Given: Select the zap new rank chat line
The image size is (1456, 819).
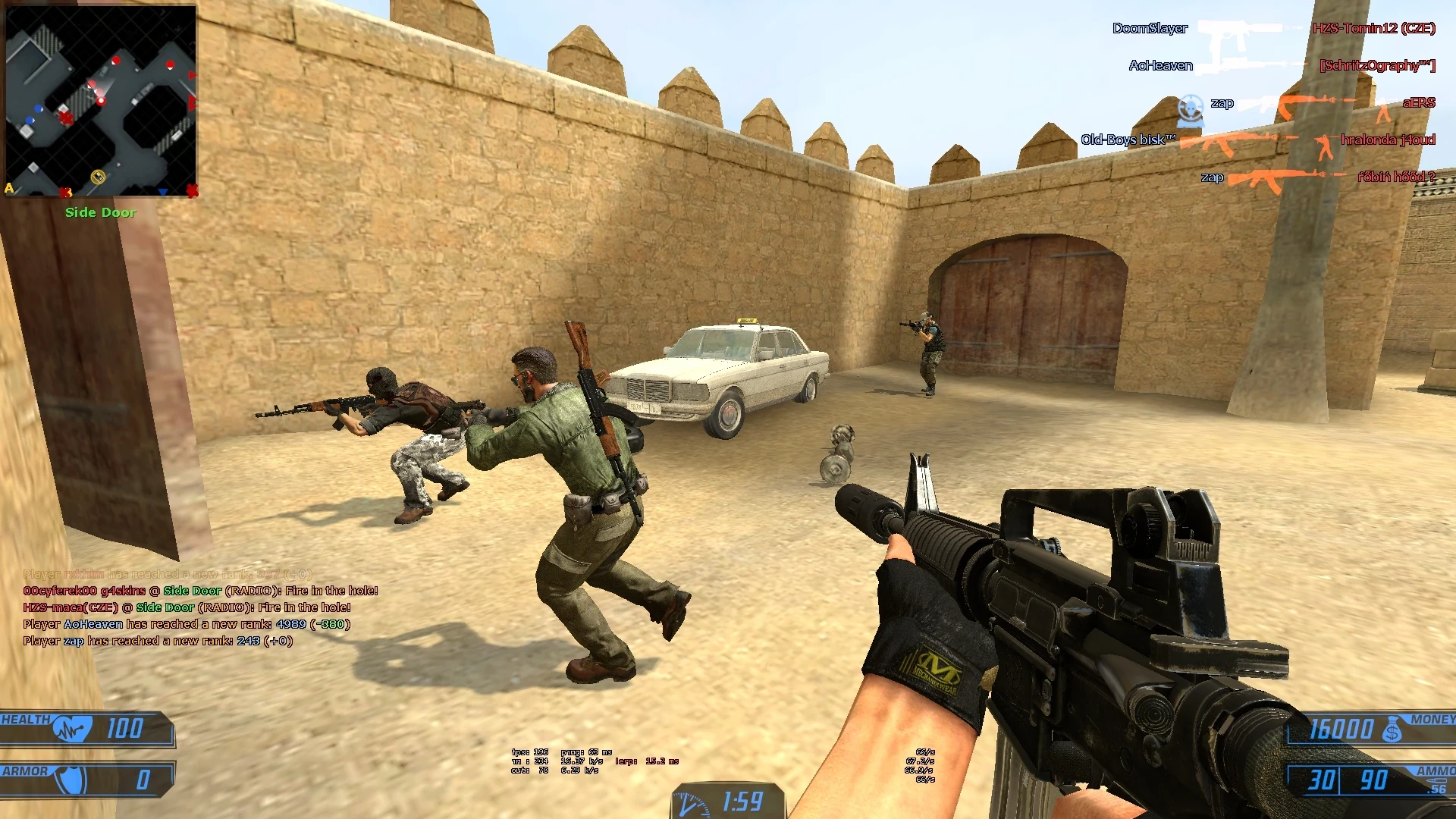Looking at the screenshot, I should click(158, 641).
